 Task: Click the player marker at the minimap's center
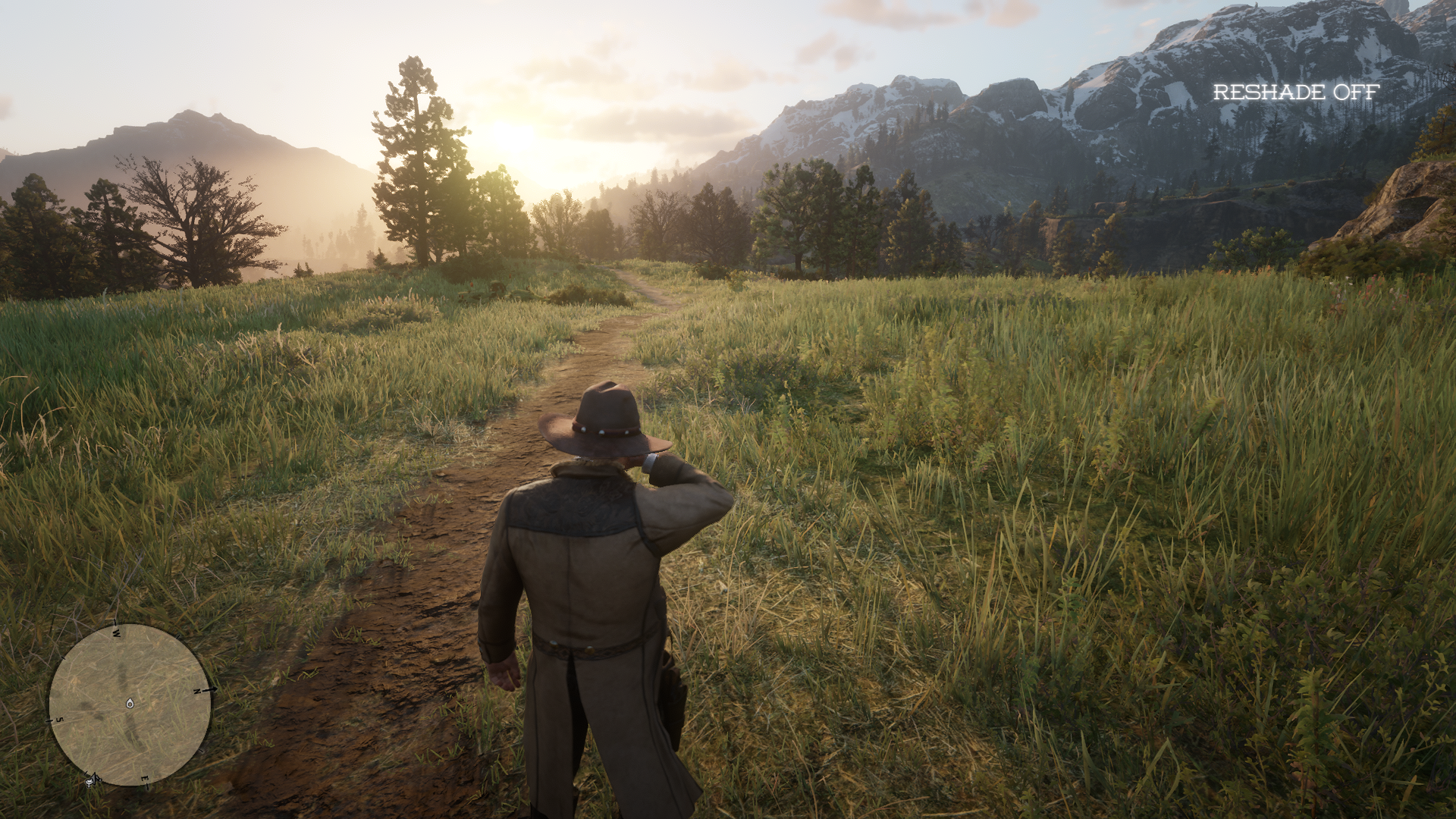coord(130,704)
